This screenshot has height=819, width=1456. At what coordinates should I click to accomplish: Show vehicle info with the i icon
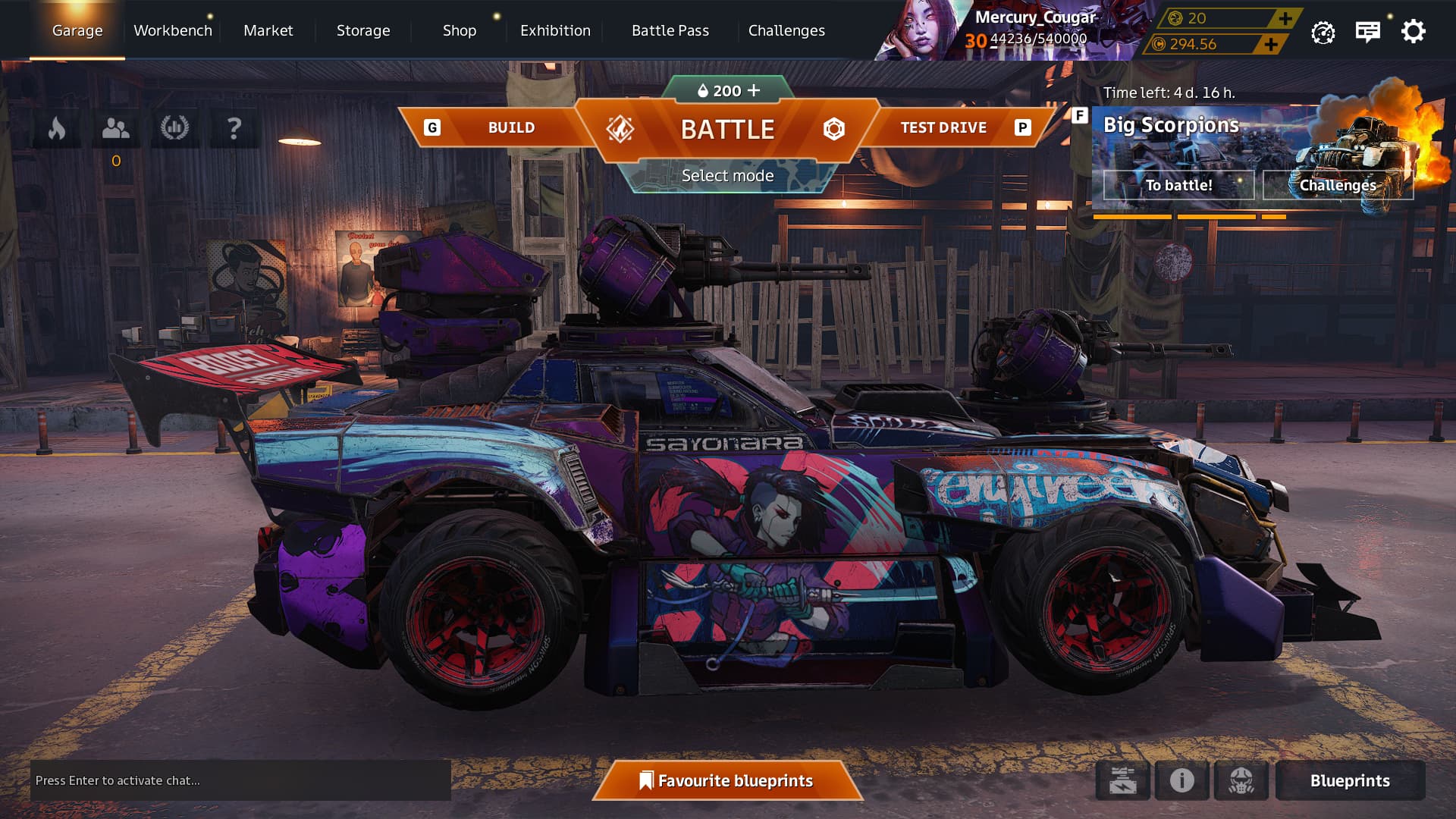coord(1181,780)
